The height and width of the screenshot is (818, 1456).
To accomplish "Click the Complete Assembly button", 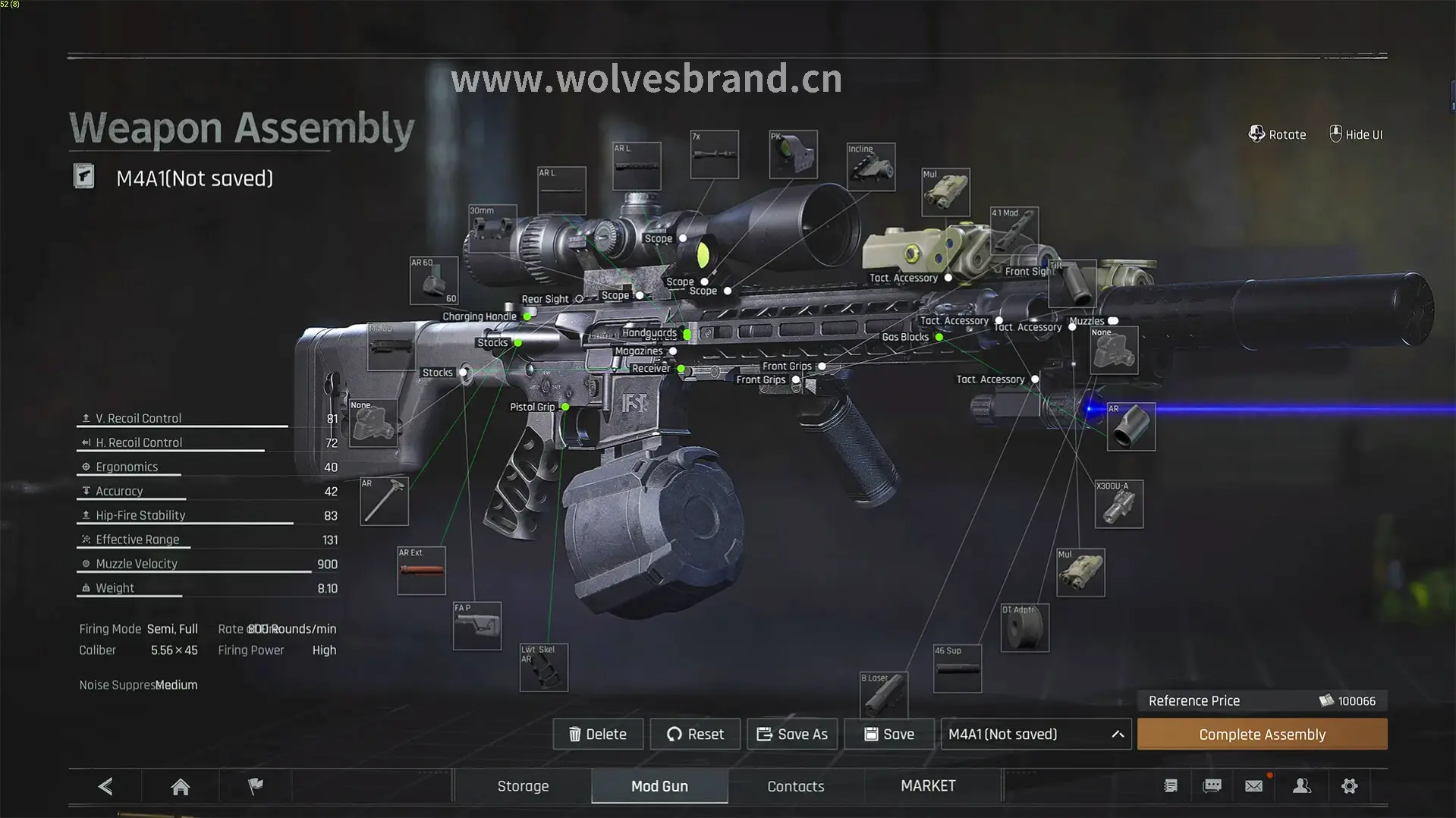I will (1262, 735).
